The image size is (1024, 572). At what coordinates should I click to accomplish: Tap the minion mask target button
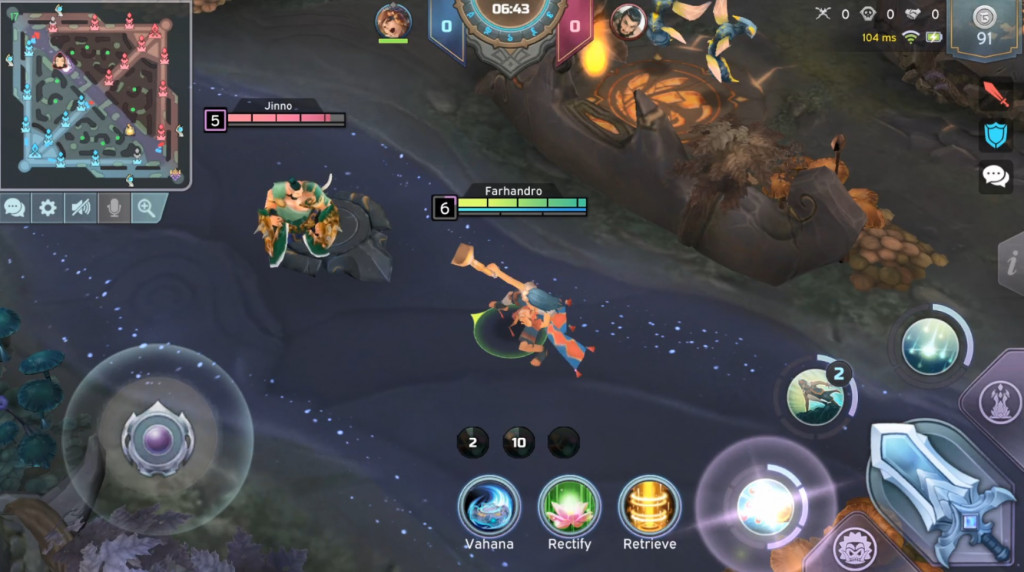[853, 548]
